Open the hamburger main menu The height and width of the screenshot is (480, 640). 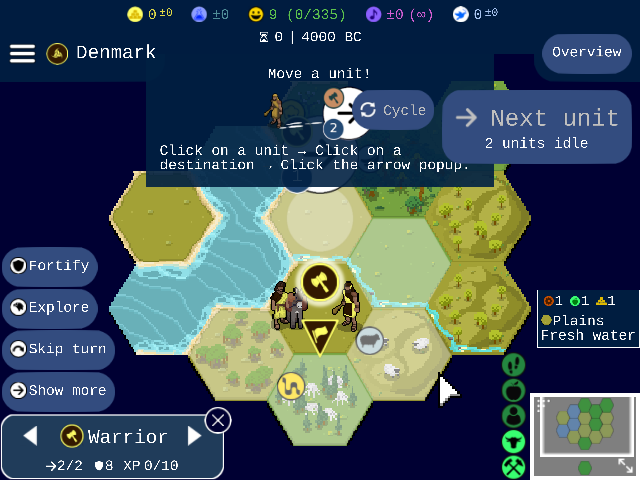(x=22, y=53)
